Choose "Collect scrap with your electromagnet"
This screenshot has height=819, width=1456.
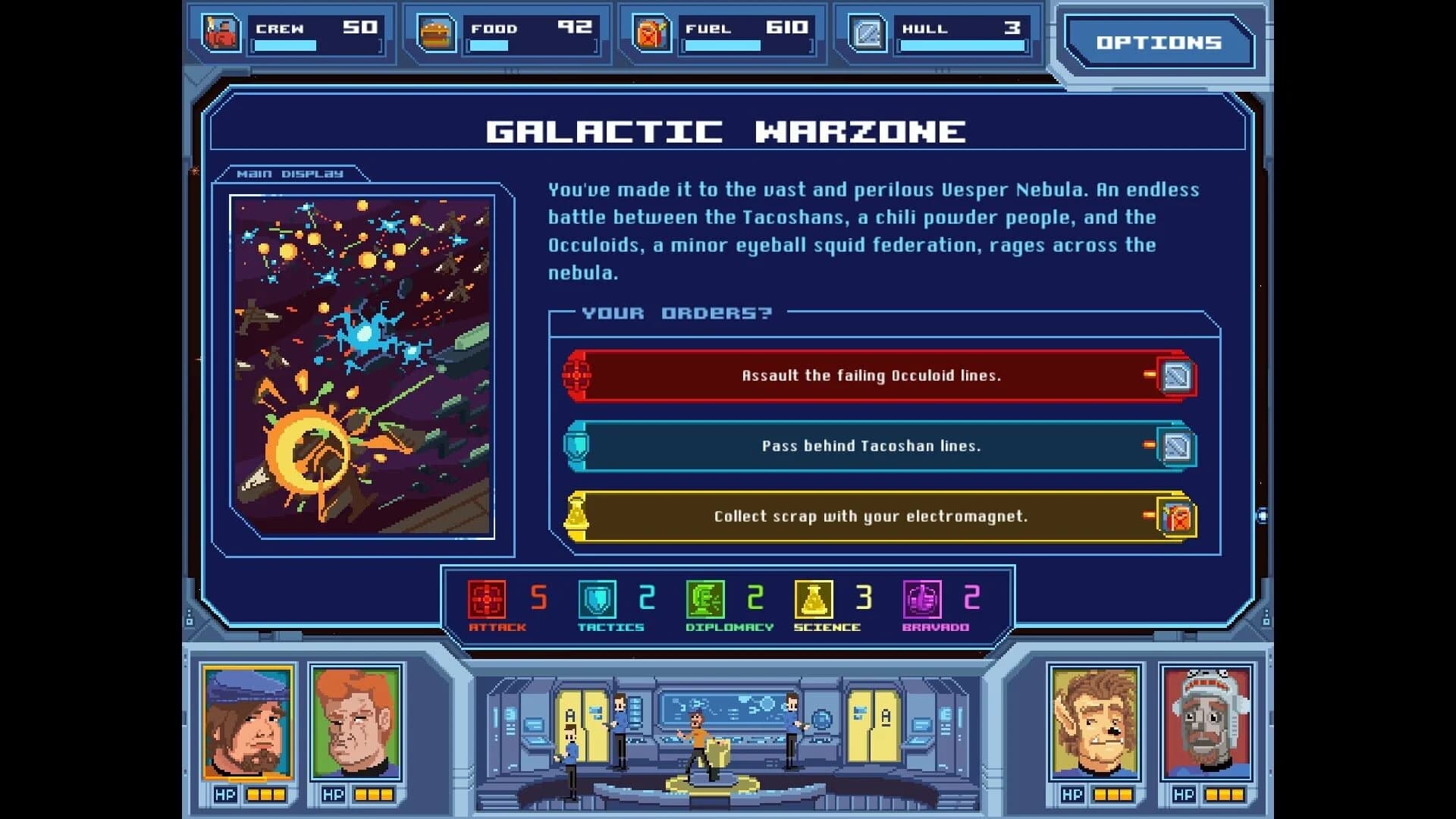871,516
